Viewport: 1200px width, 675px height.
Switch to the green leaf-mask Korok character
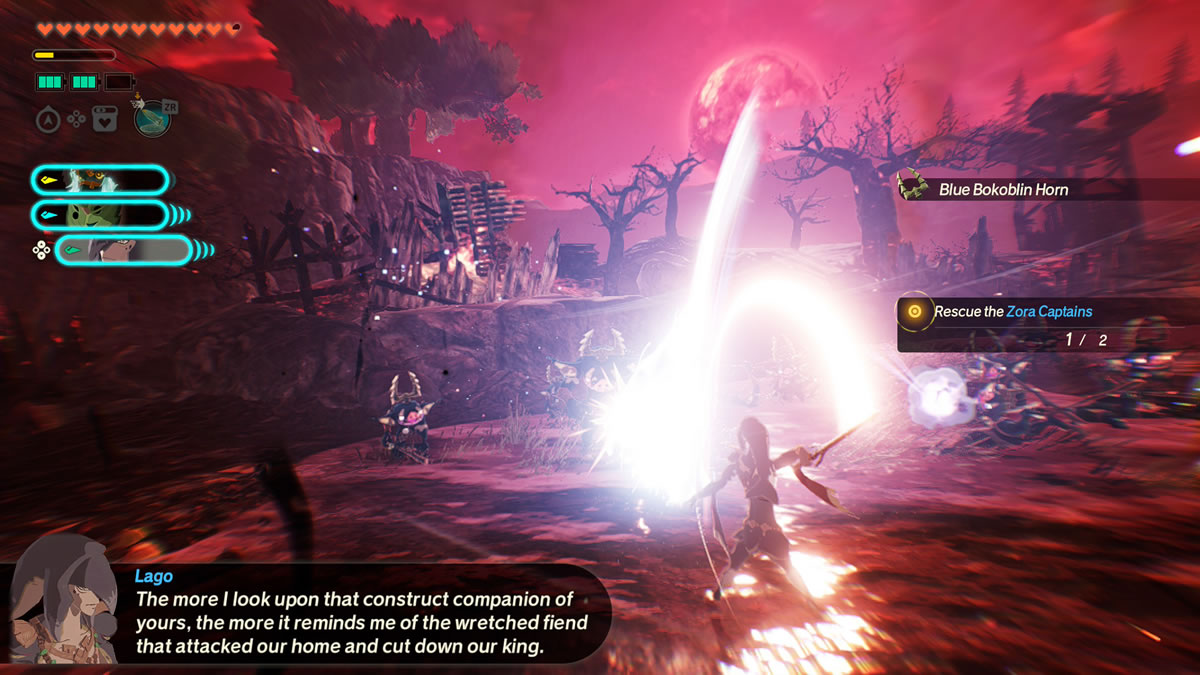tap(100, 215)
